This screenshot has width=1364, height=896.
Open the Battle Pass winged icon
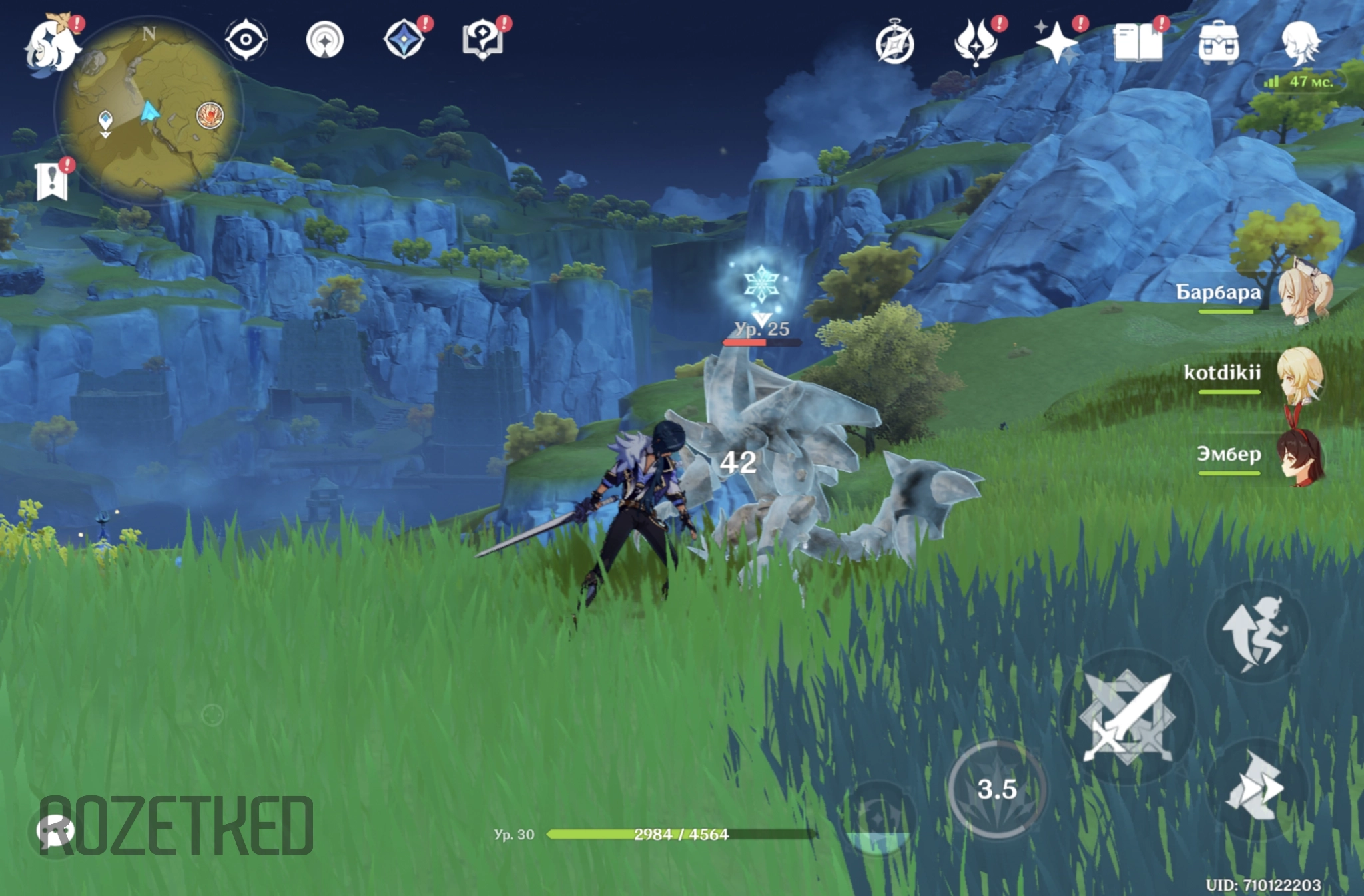(x=975, y=43)
